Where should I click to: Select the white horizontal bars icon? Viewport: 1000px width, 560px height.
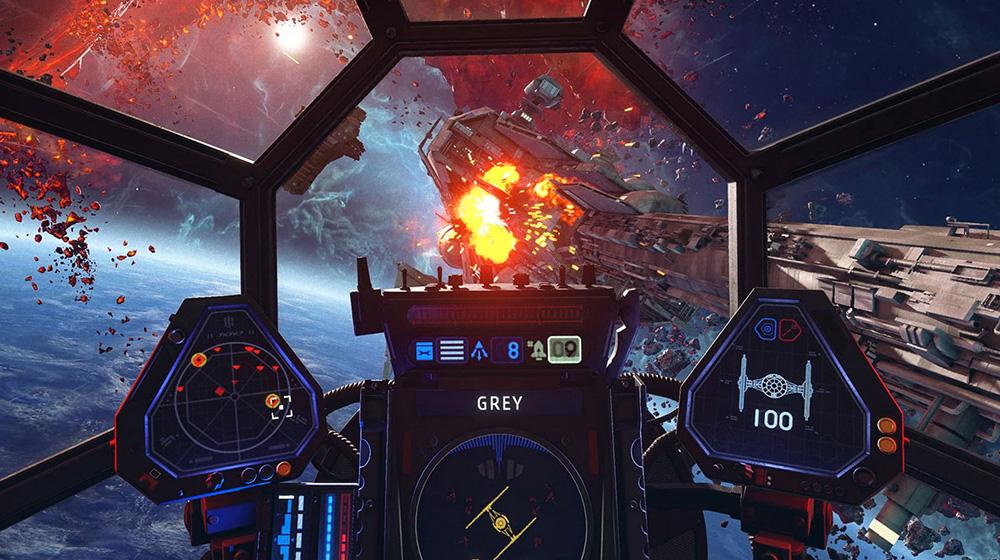pos(453,350)
